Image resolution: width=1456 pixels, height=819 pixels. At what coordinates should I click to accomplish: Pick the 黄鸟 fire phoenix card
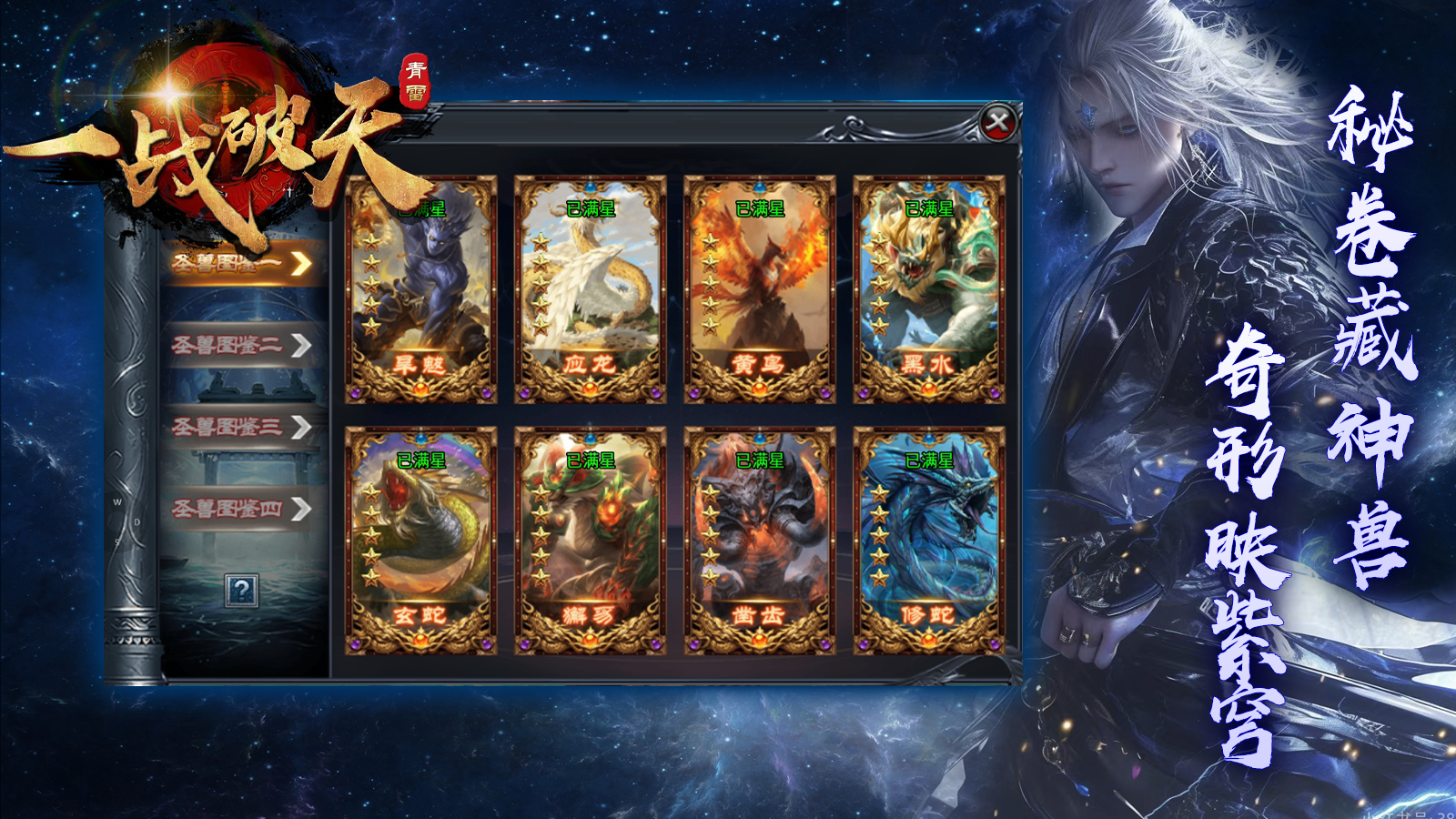pyautogui.click(x=759, y=289)
